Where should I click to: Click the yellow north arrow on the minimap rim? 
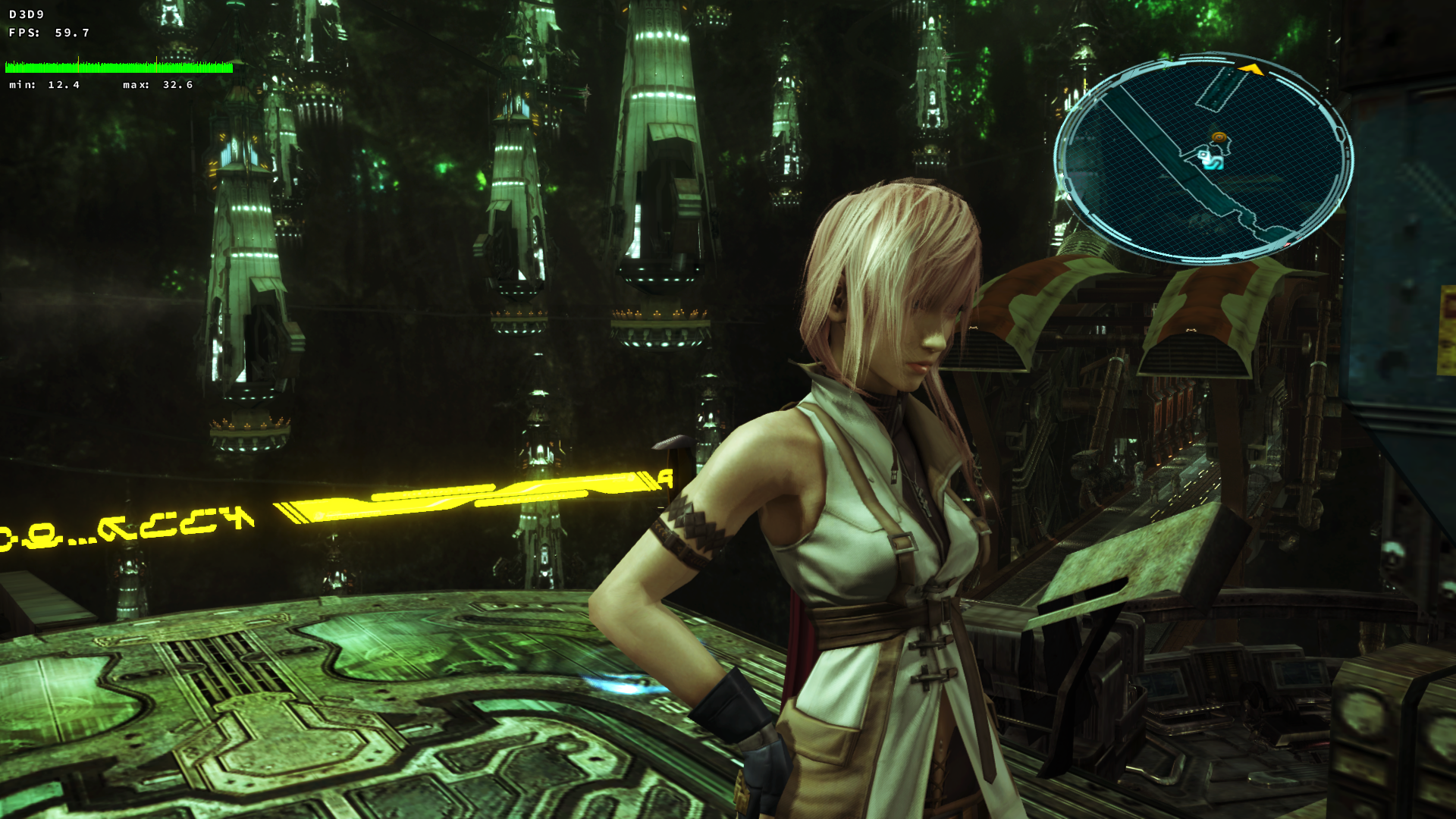pos(1250,70)
